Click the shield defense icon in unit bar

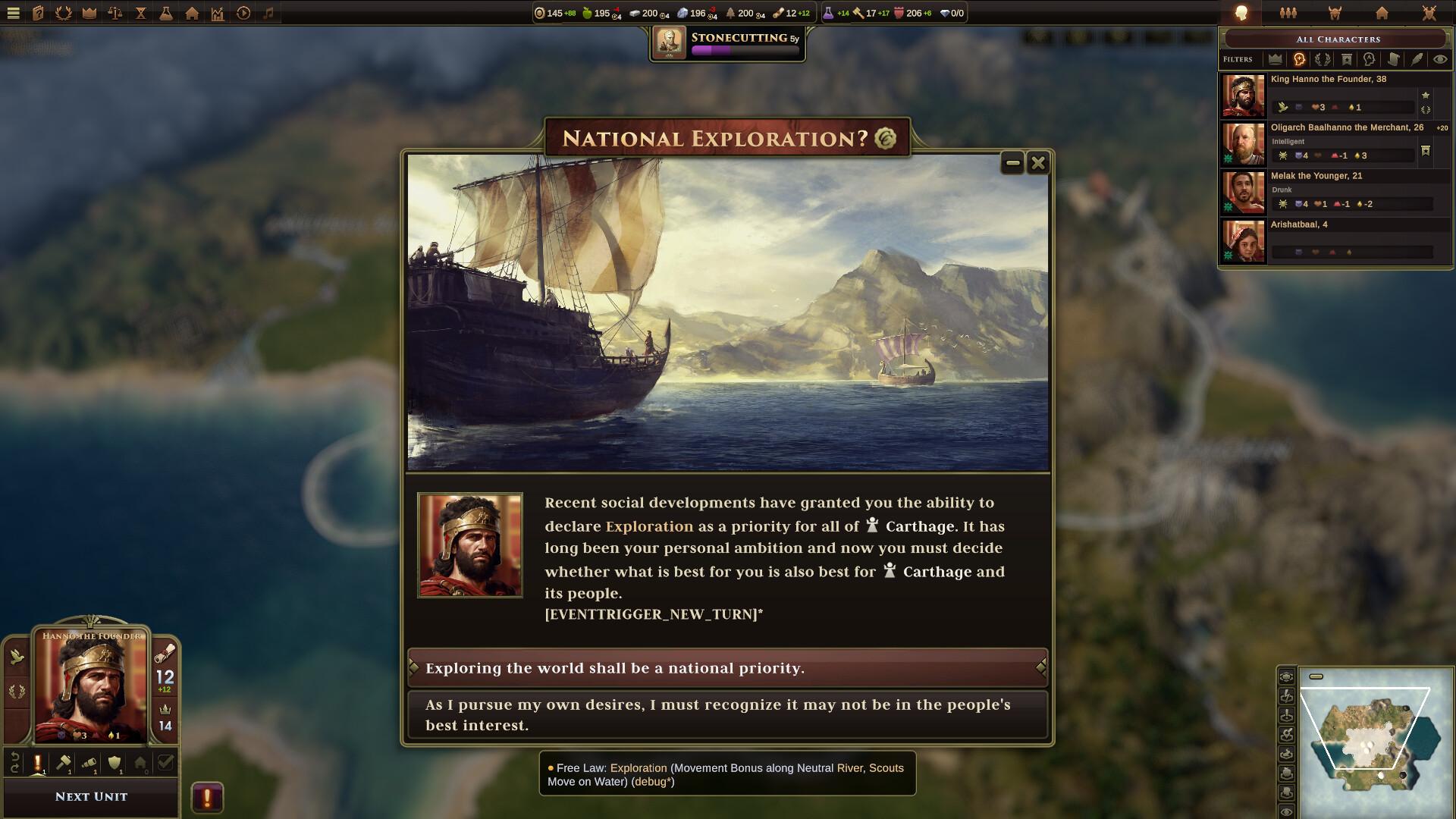pyautogui.click(x=115, y=763)
